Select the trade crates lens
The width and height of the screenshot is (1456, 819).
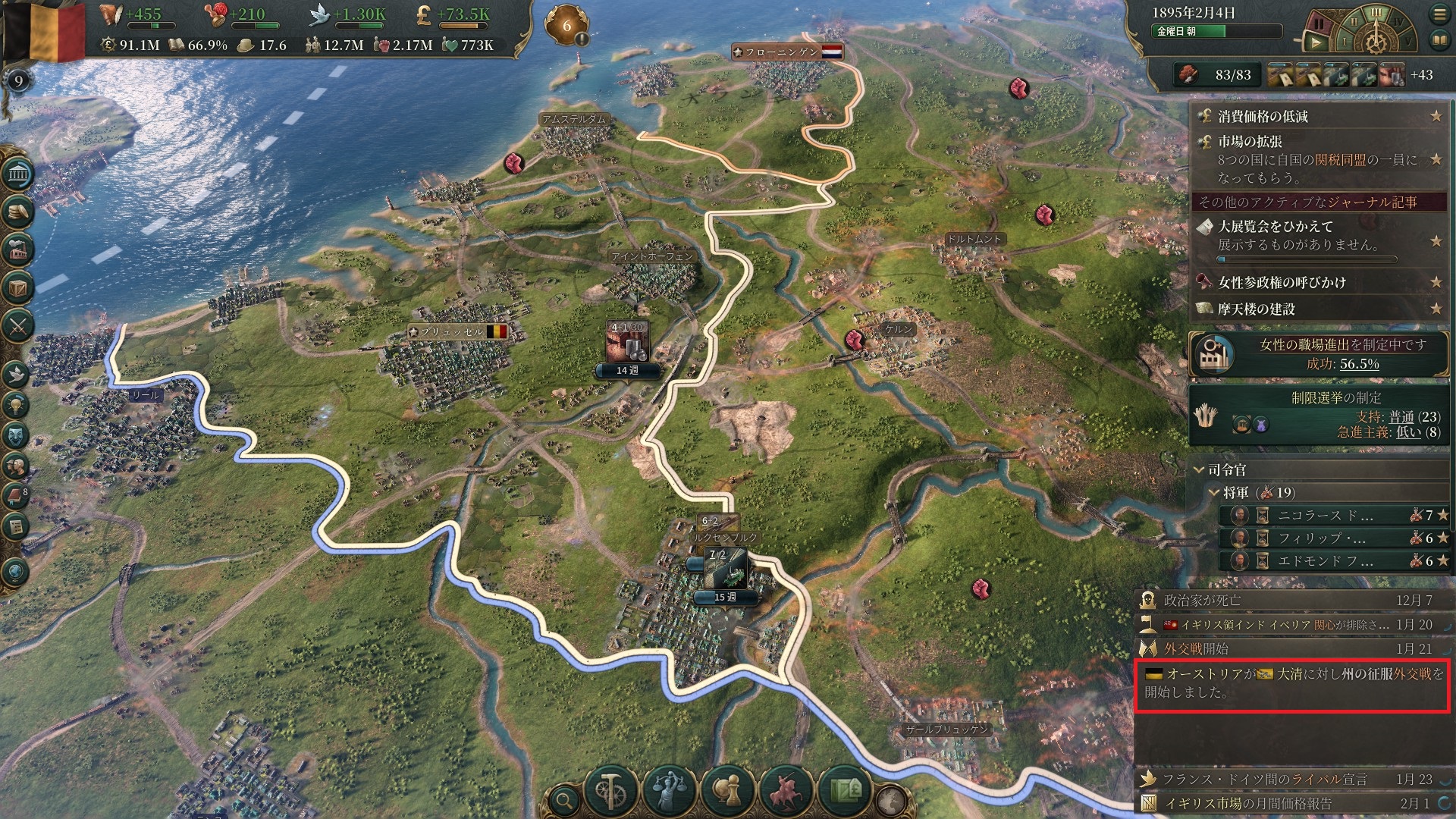coord(845,791)
